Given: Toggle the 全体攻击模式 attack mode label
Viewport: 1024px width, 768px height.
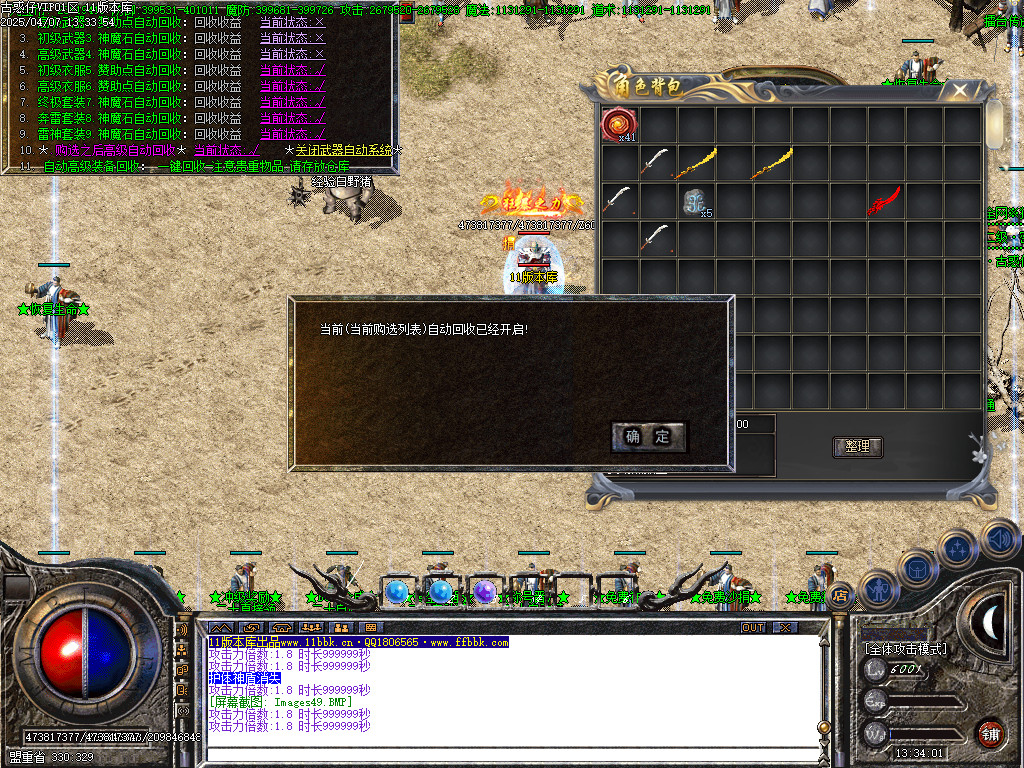Looking at the screenshot, I should pos(905,649).
